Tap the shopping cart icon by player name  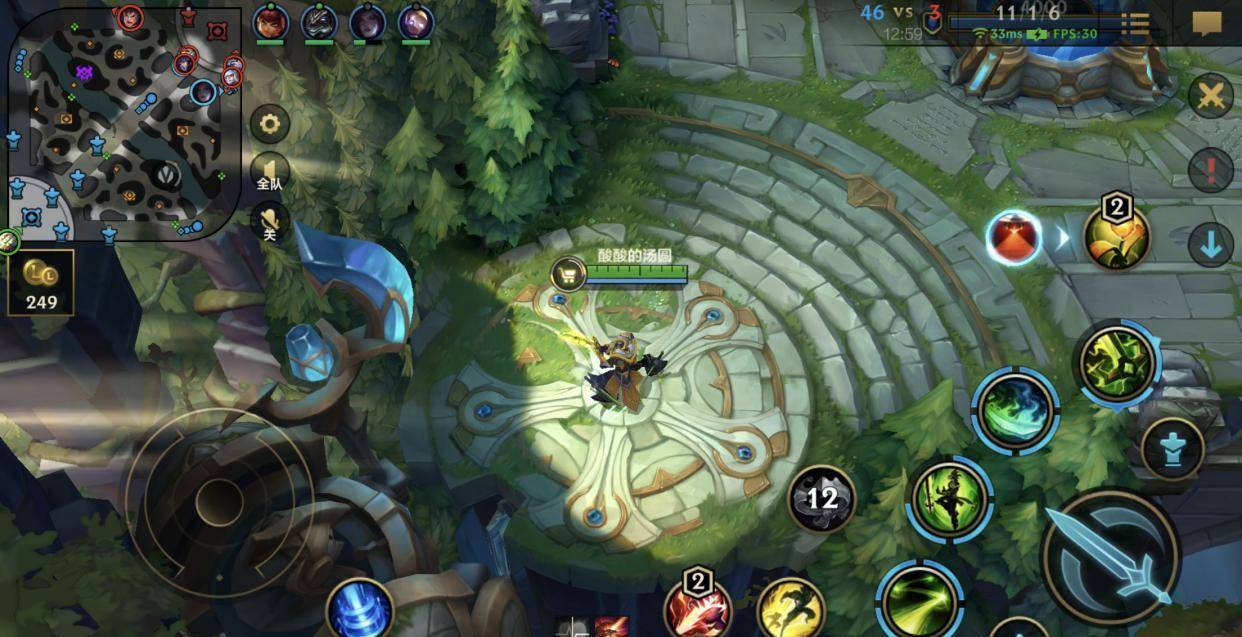coord(568,273)
